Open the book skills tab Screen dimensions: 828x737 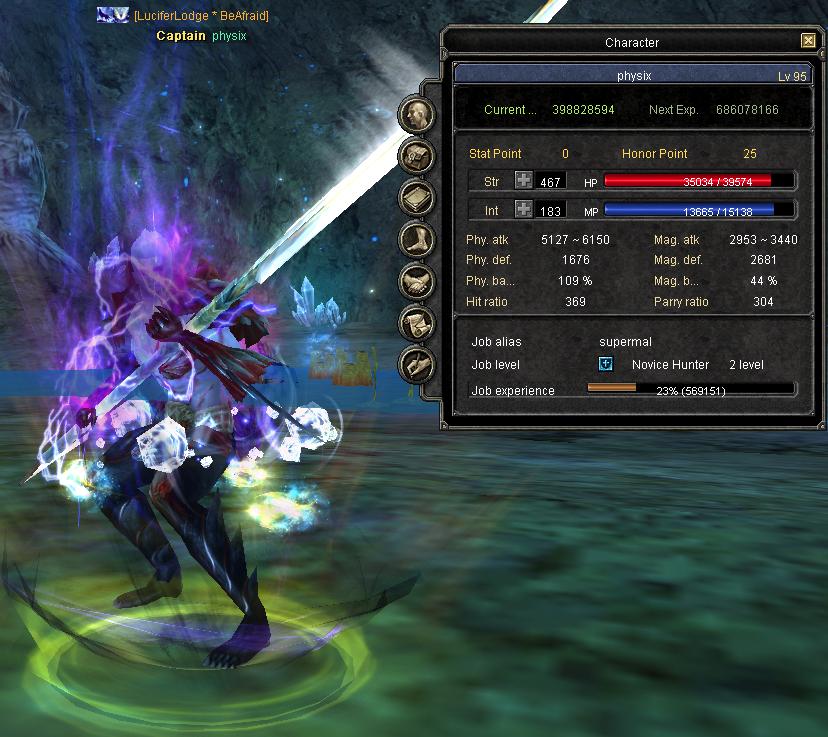(415, 197)
